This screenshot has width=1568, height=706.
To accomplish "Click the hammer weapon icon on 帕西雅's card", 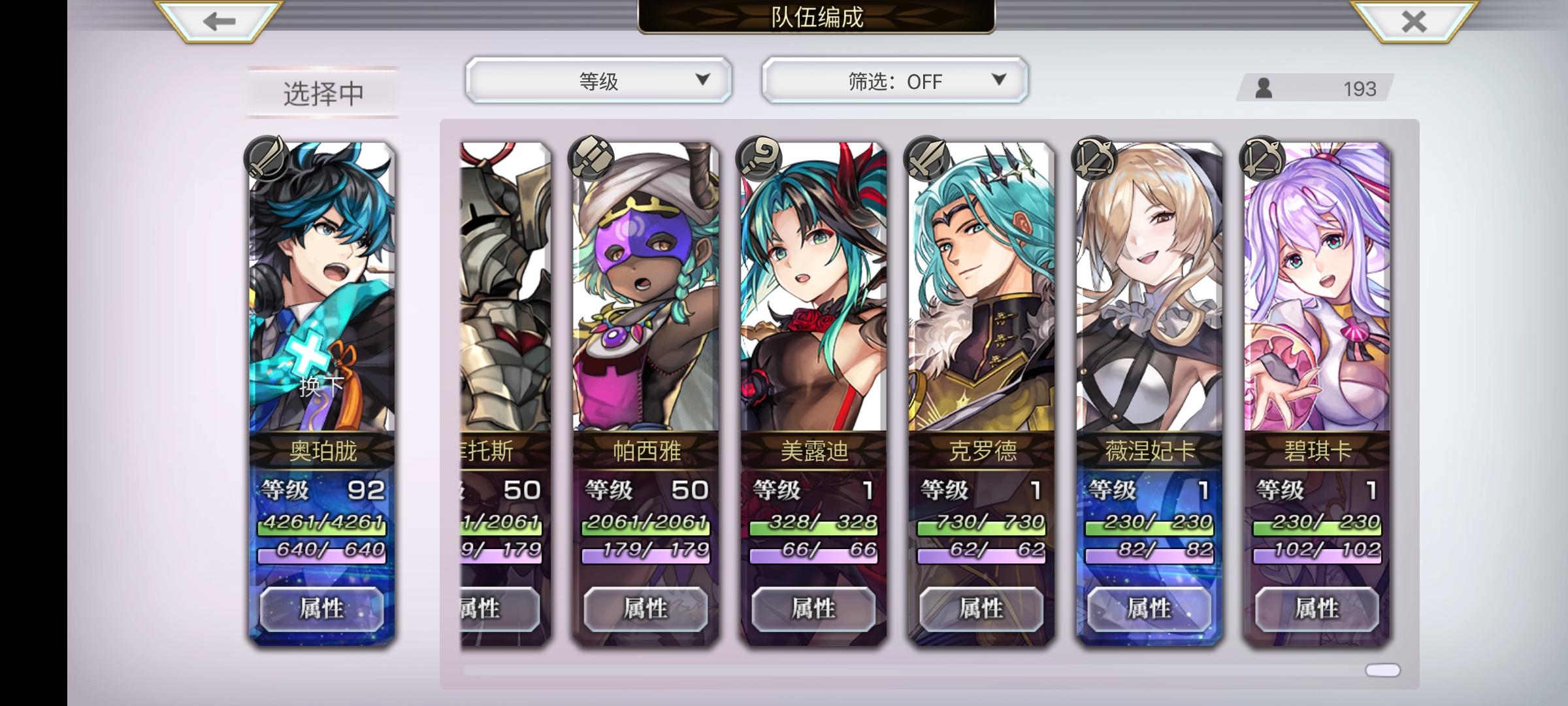I will click(591, 157).
